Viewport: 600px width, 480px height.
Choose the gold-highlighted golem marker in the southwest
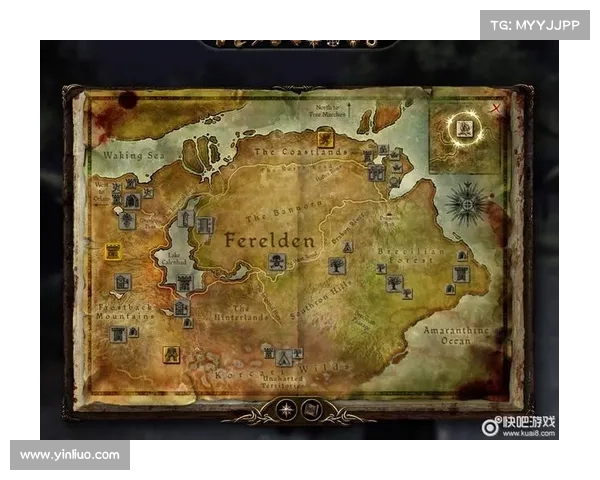point(172,354)
